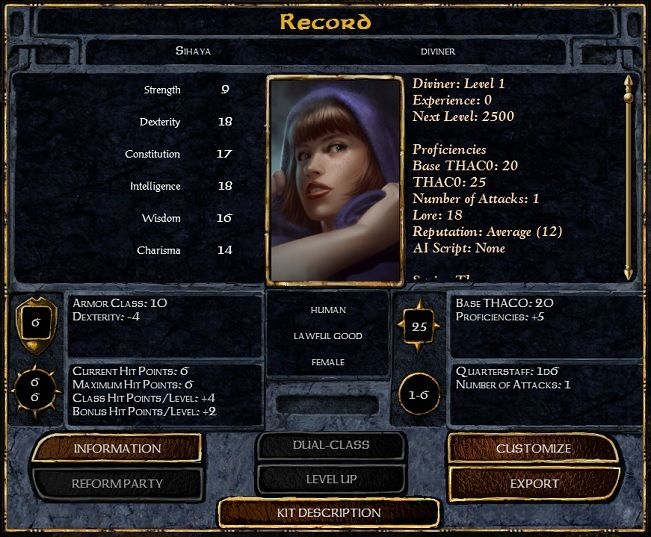
Task: Export the character
Action: click(534, 484)
